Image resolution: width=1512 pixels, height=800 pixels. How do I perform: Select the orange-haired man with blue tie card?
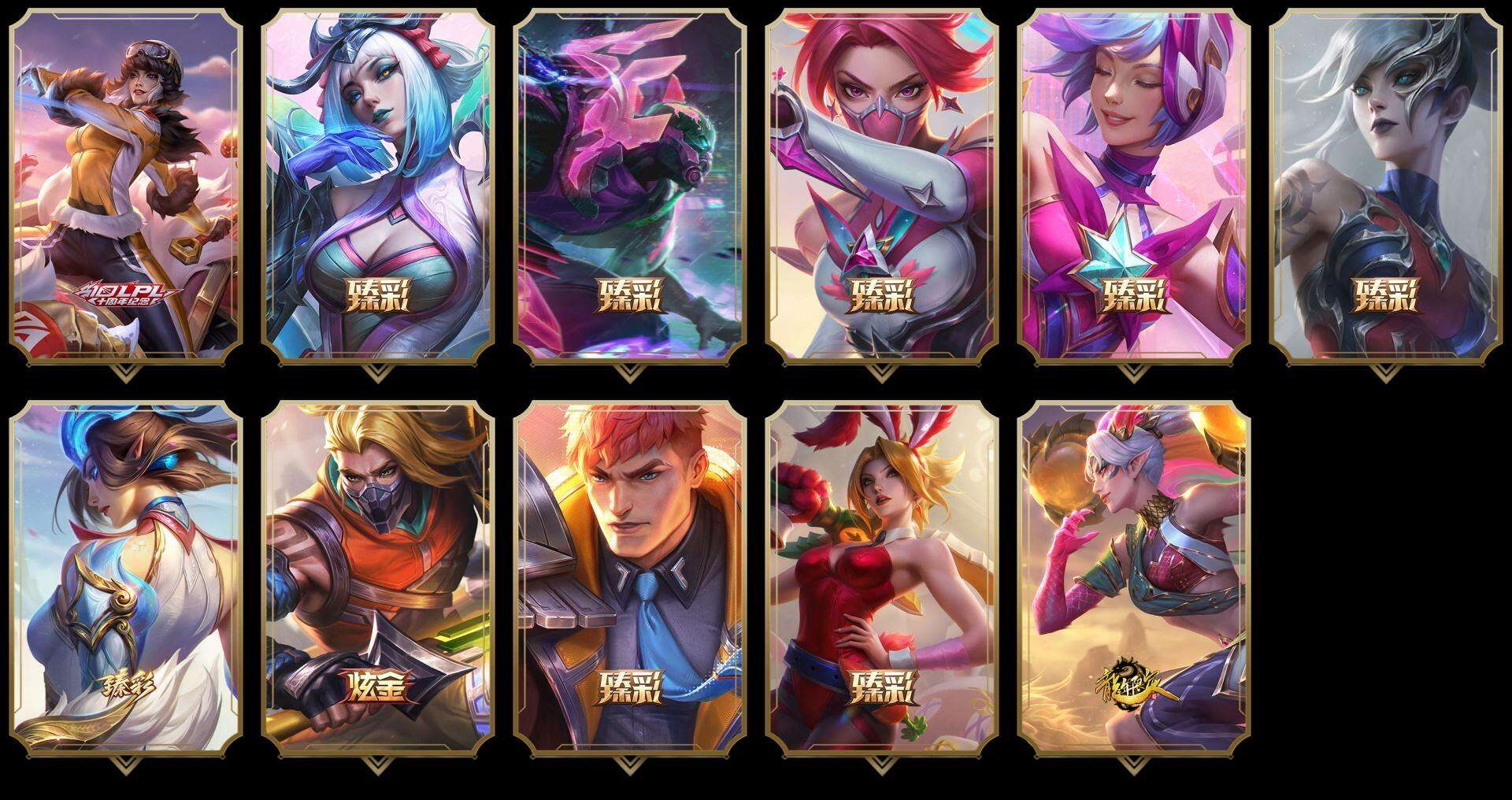tap(630, 577)
